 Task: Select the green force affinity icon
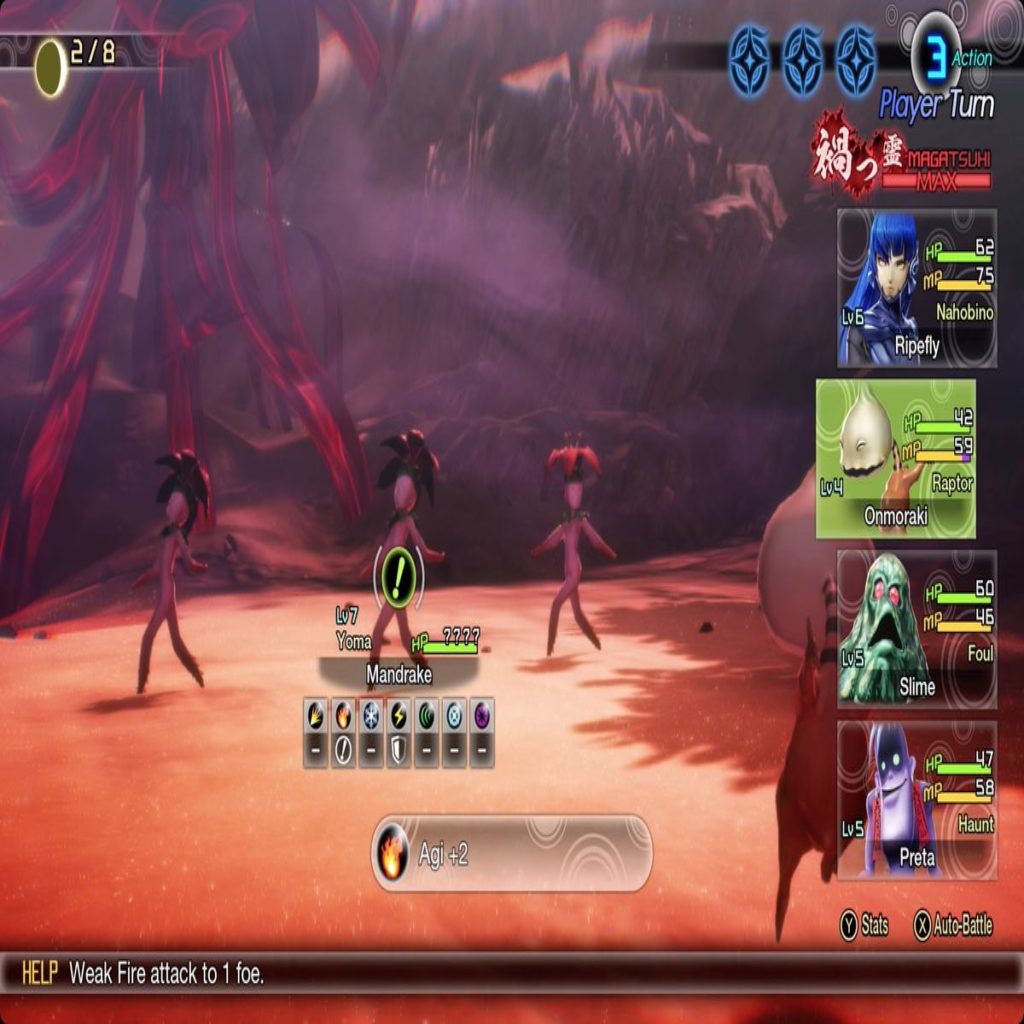click(427, 715)
